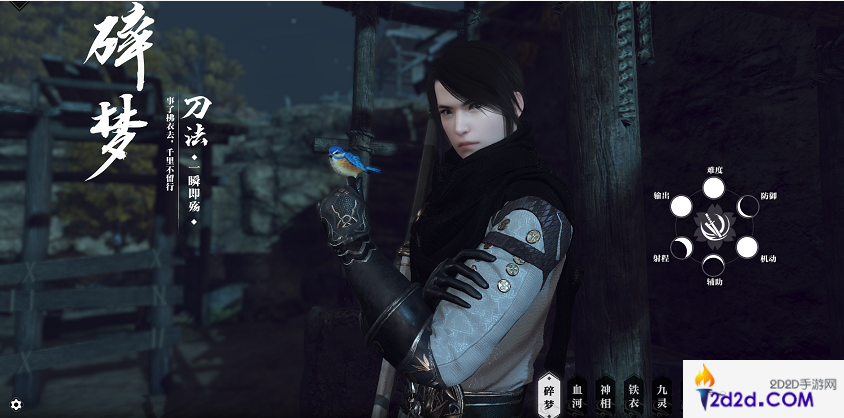
Task: Select the 碎梦 class tab
Action: (547, 392)
